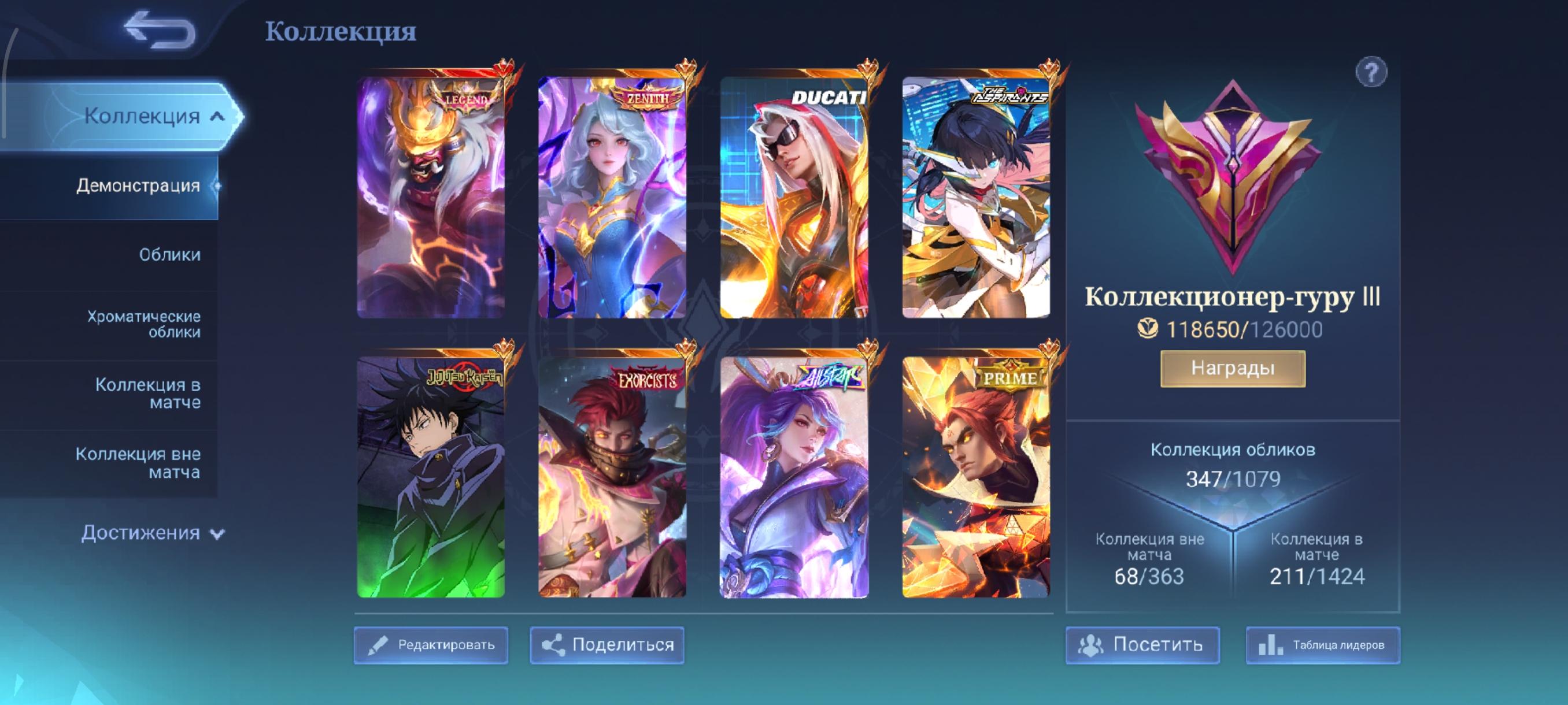Open the Таблица лидеров leaderboard
The height and width of the screenshot is (705, 1568).
[x=1323, y=645]
